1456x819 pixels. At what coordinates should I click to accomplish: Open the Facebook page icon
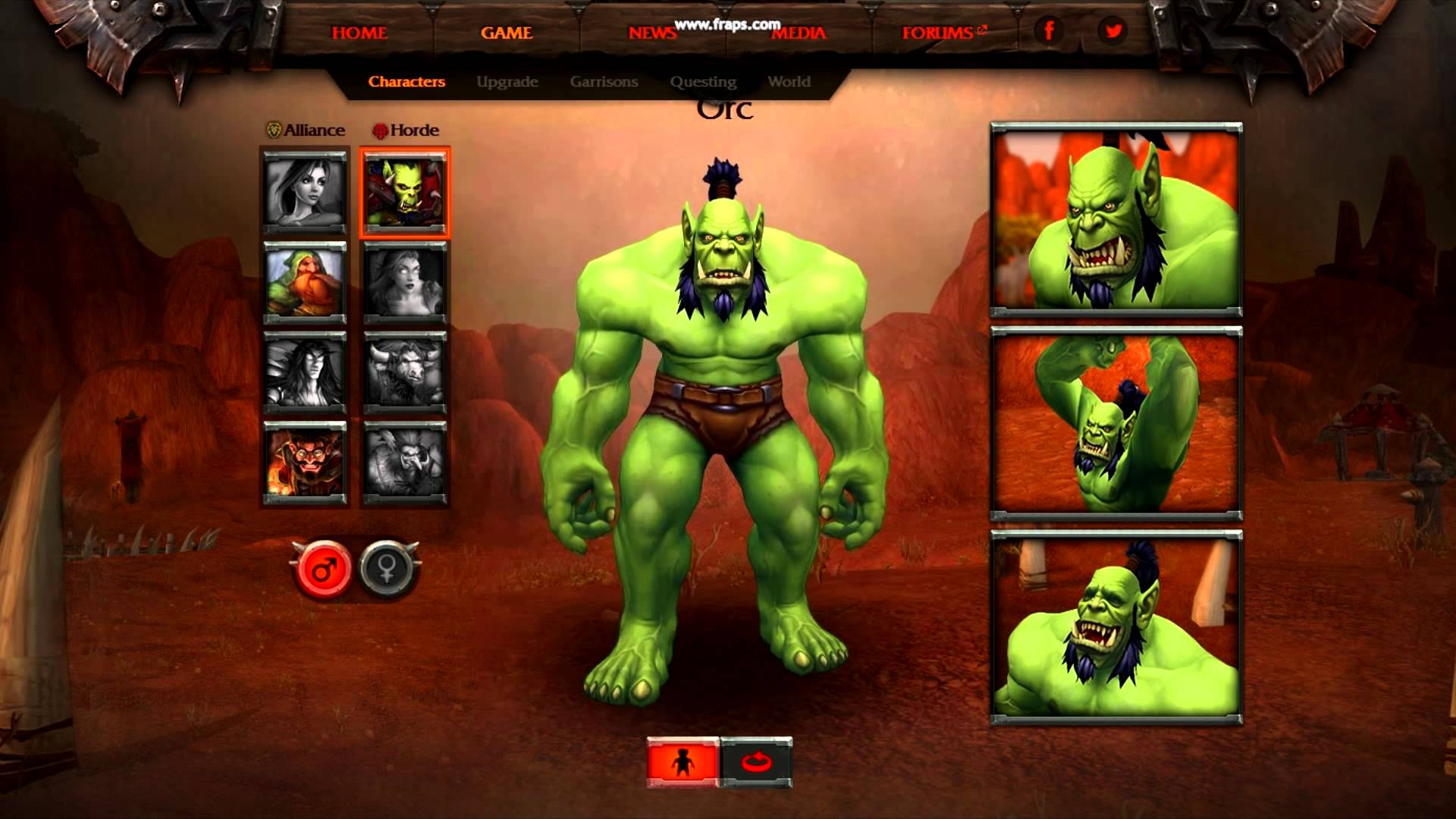click(x=1050, y=31)
